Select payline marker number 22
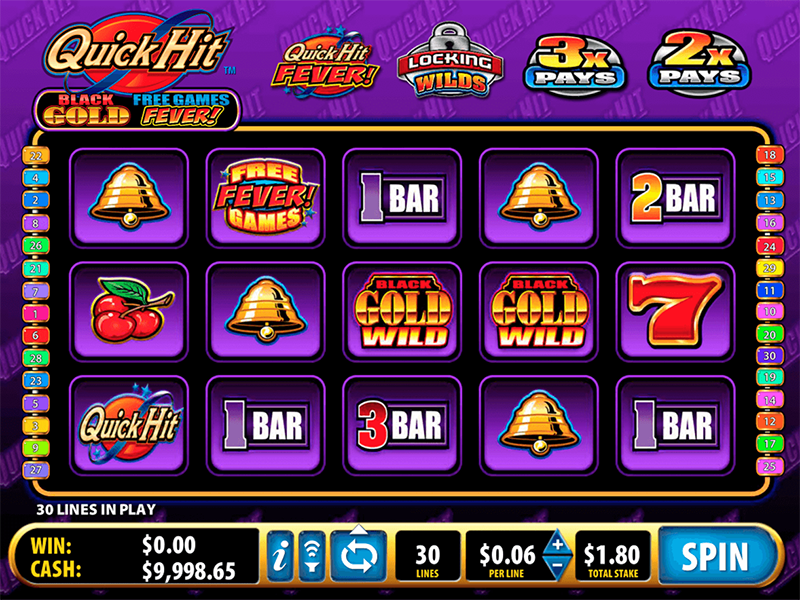800x600 pixels. (x=35, y=155)
